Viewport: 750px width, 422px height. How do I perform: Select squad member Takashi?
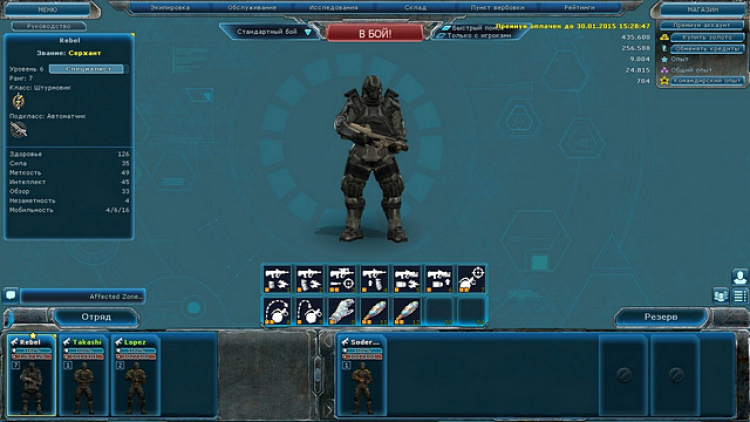click(x=85, y=375)
